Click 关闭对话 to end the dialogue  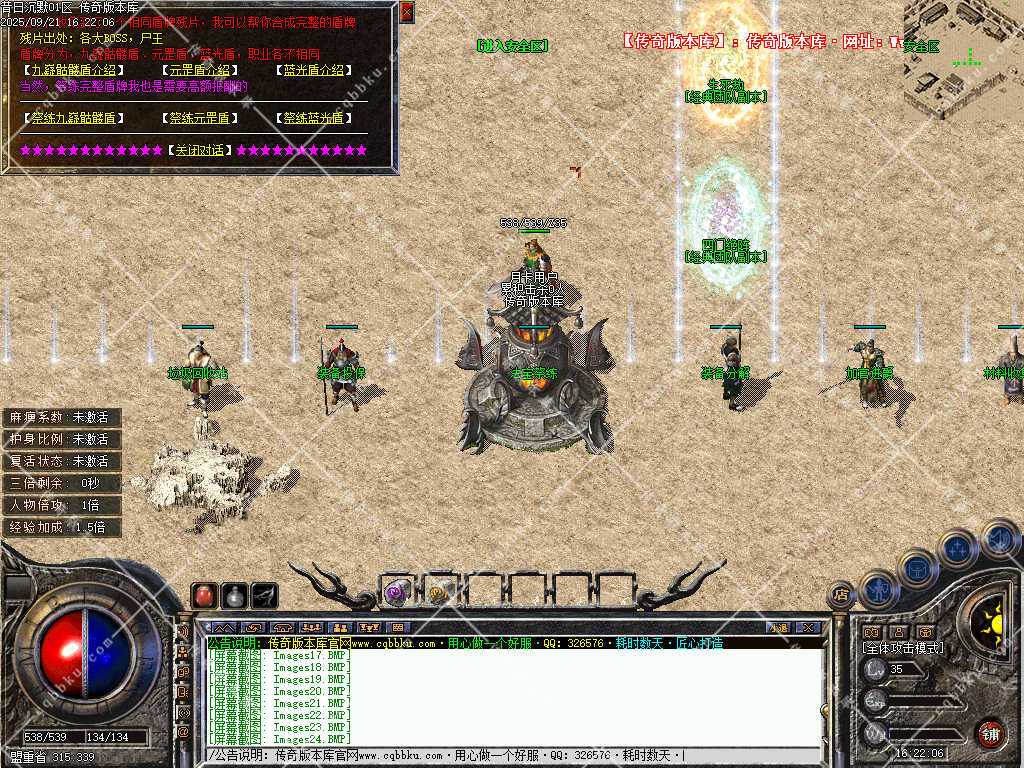[x=199, y=150]
